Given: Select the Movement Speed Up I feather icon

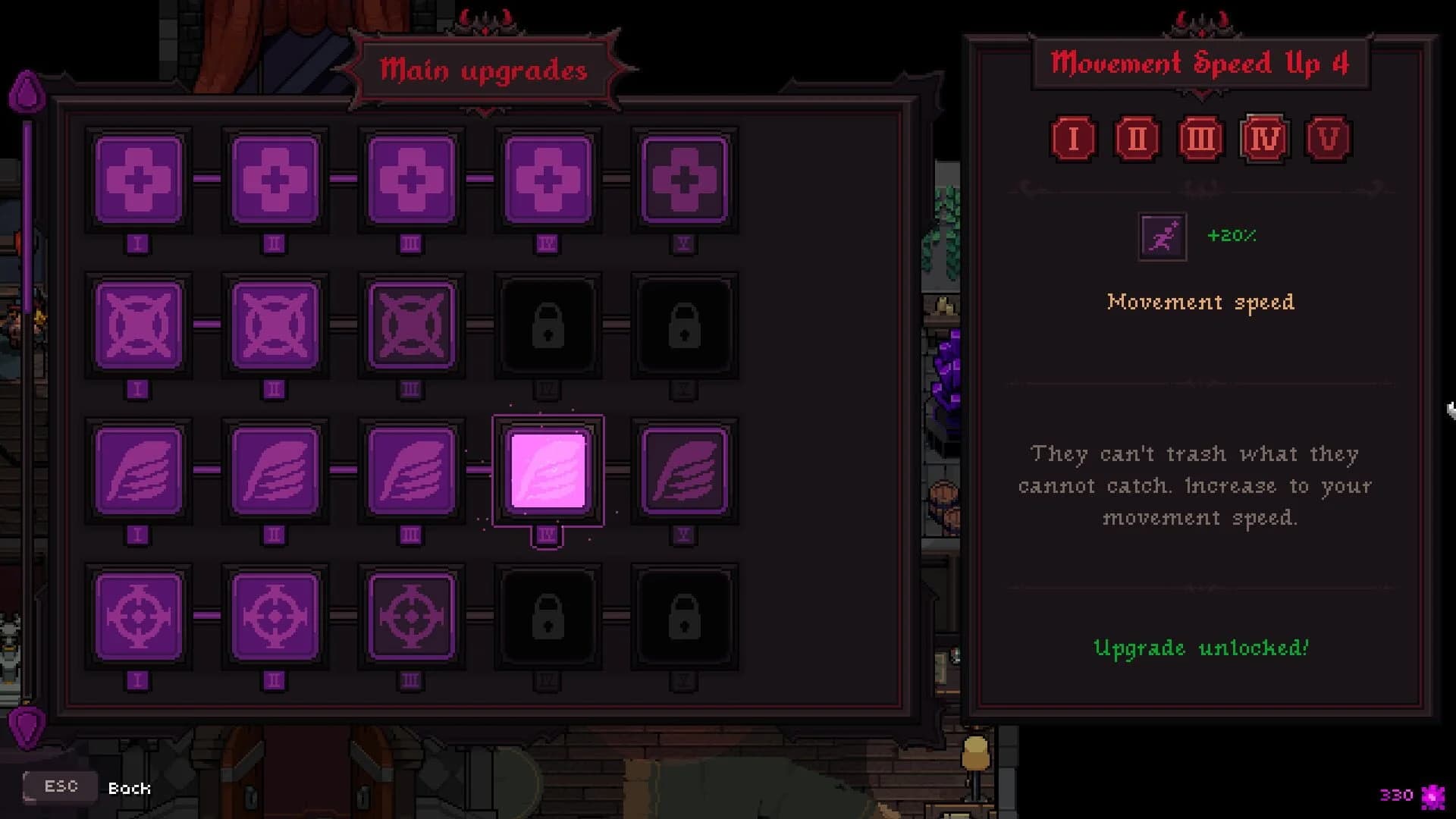Looking at the screenshot, I should click(x=138, y=472).
